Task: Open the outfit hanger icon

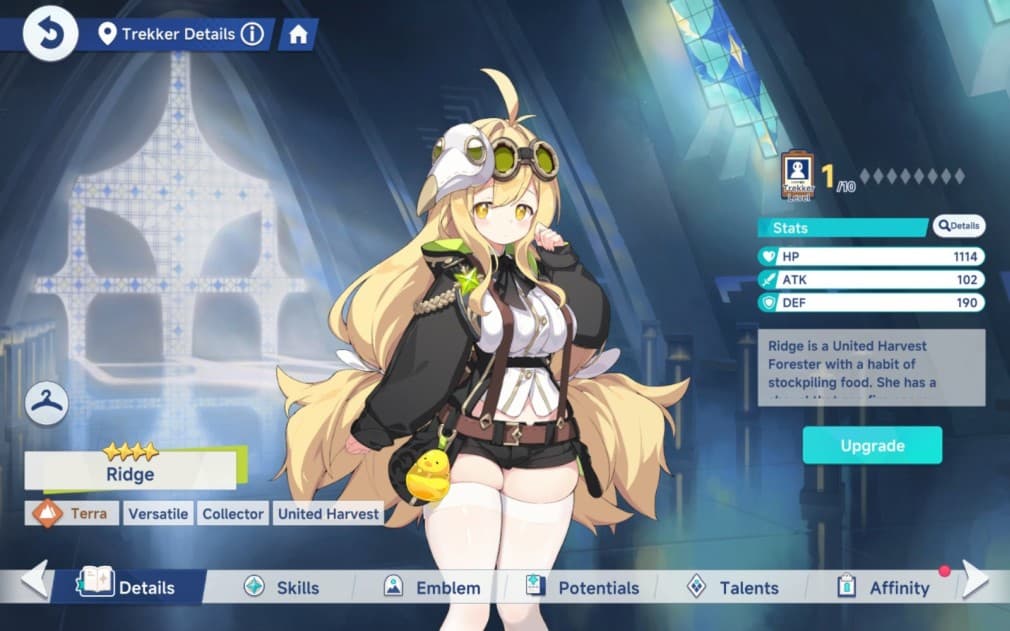Action: 47,403
